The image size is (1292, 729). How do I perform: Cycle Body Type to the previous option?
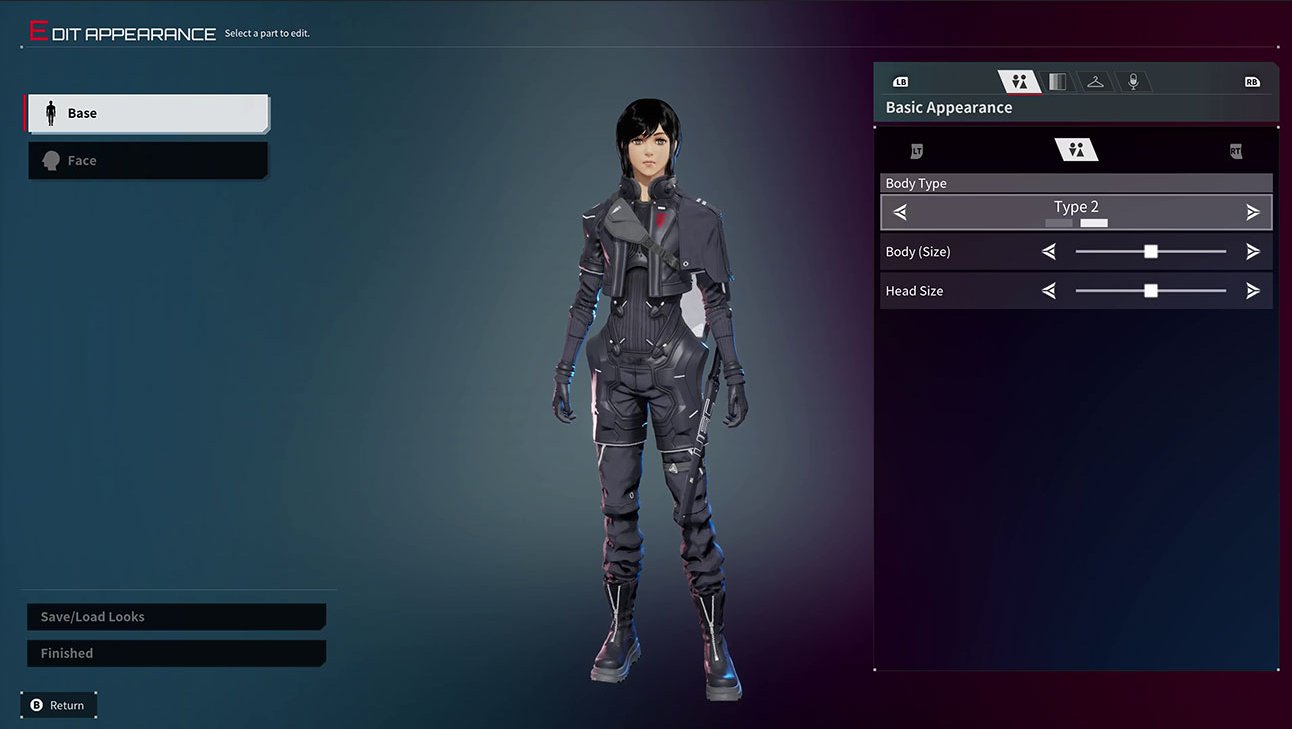900,212
